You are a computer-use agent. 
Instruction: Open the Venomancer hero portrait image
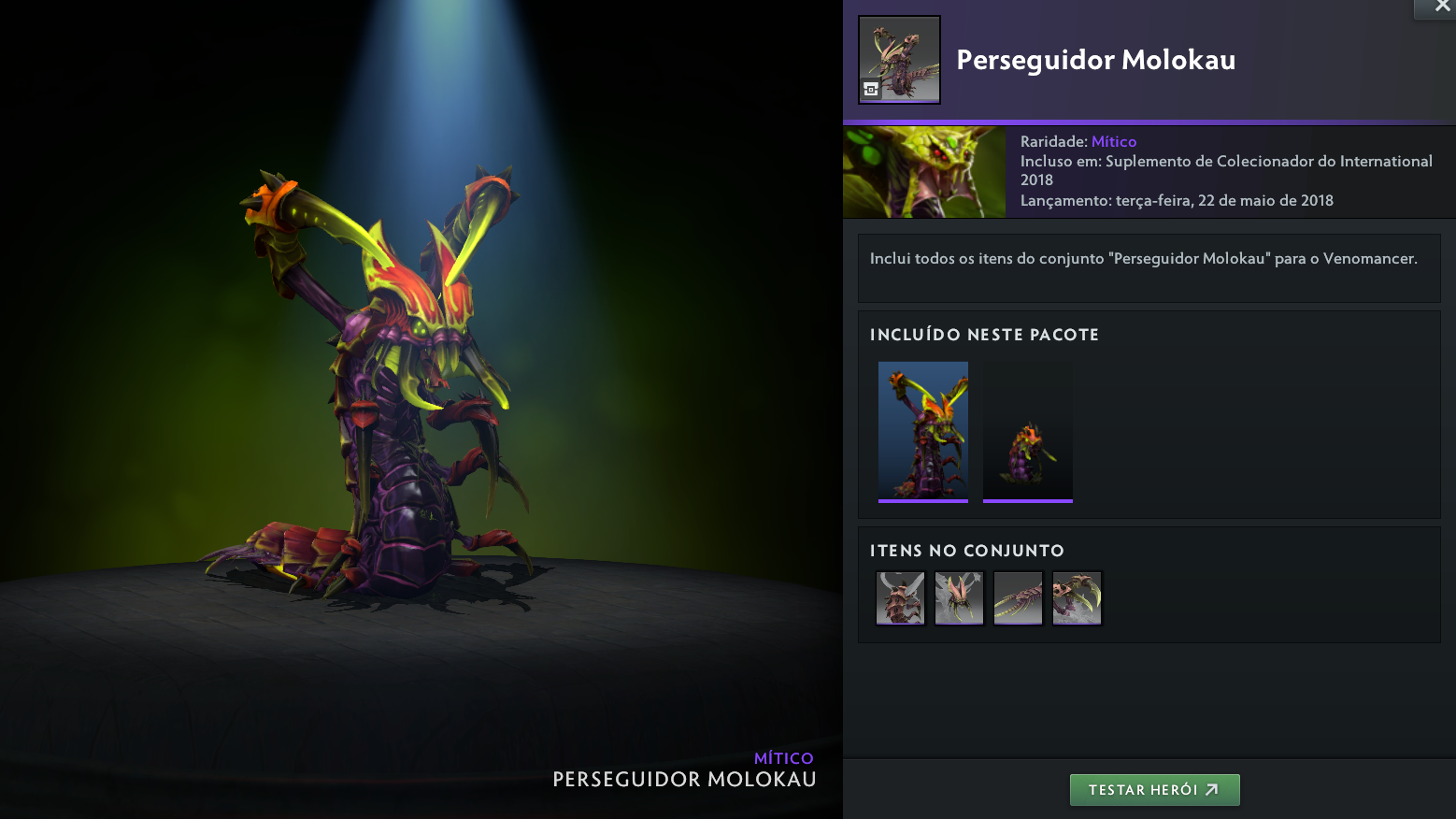point(924,173)
